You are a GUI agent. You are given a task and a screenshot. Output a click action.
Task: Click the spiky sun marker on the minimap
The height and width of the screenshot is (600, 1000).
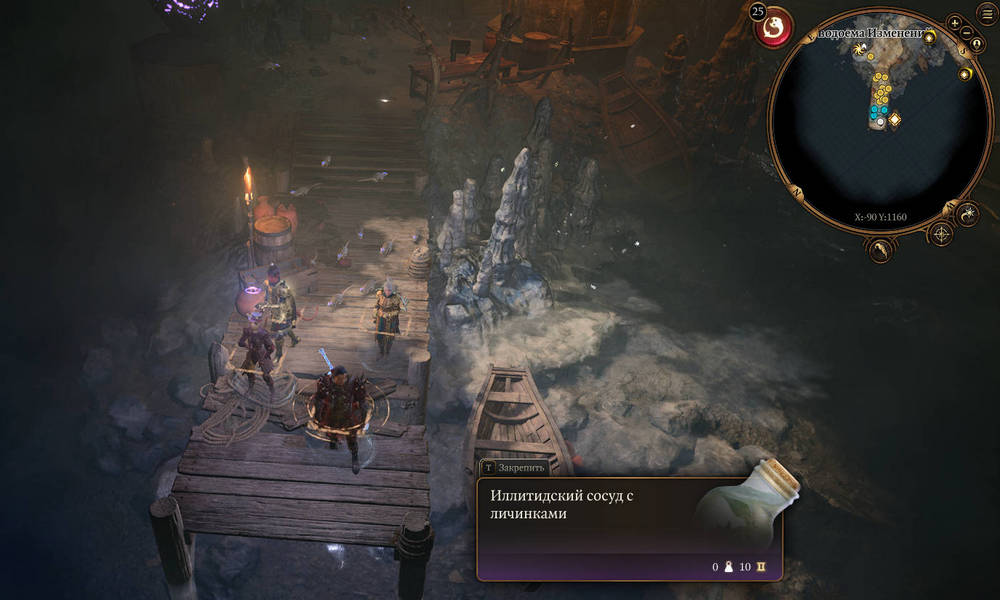point(858,47)
